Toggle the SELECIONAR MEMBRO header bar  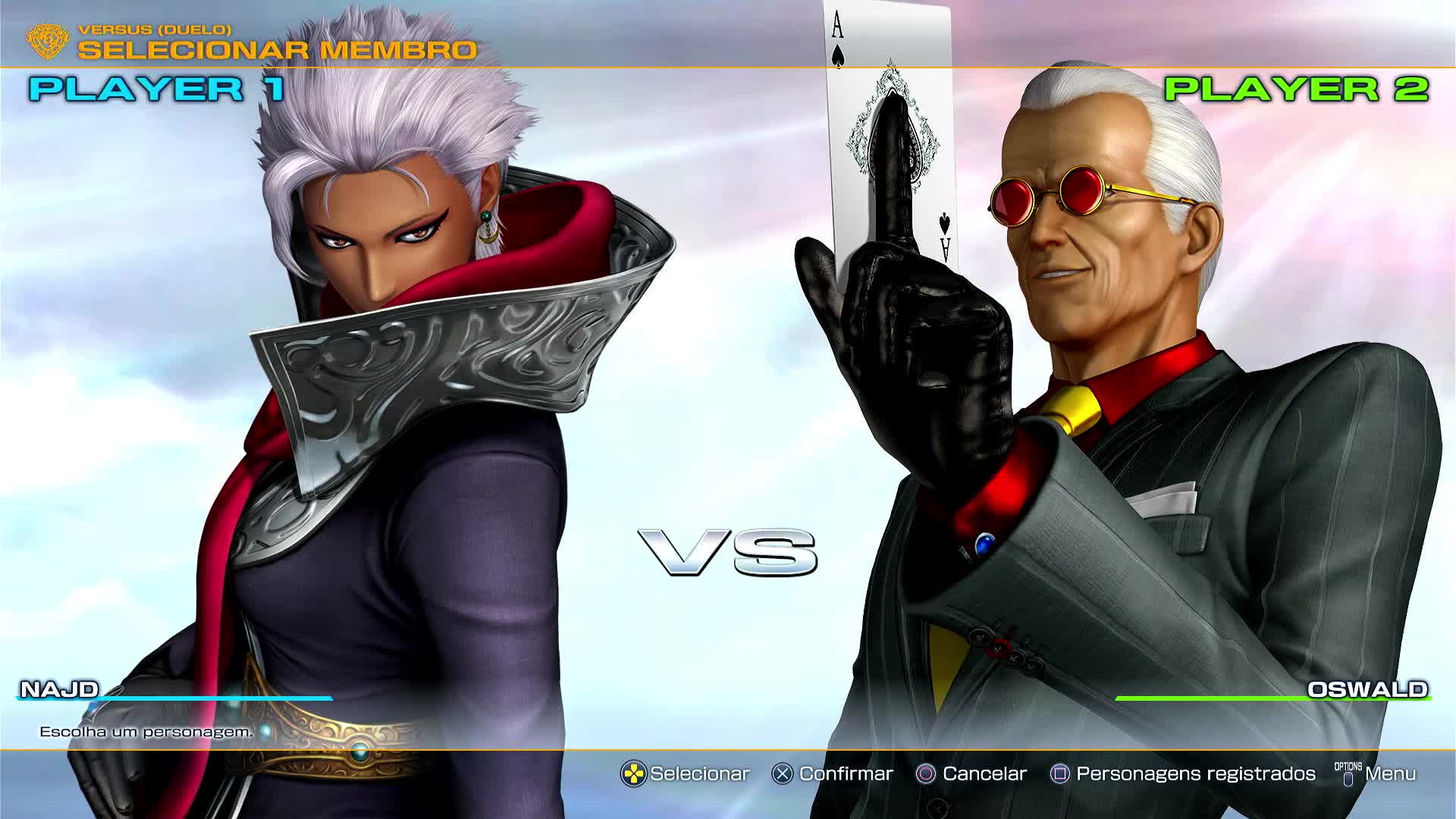pyautogui.click(x=278, y=51)
